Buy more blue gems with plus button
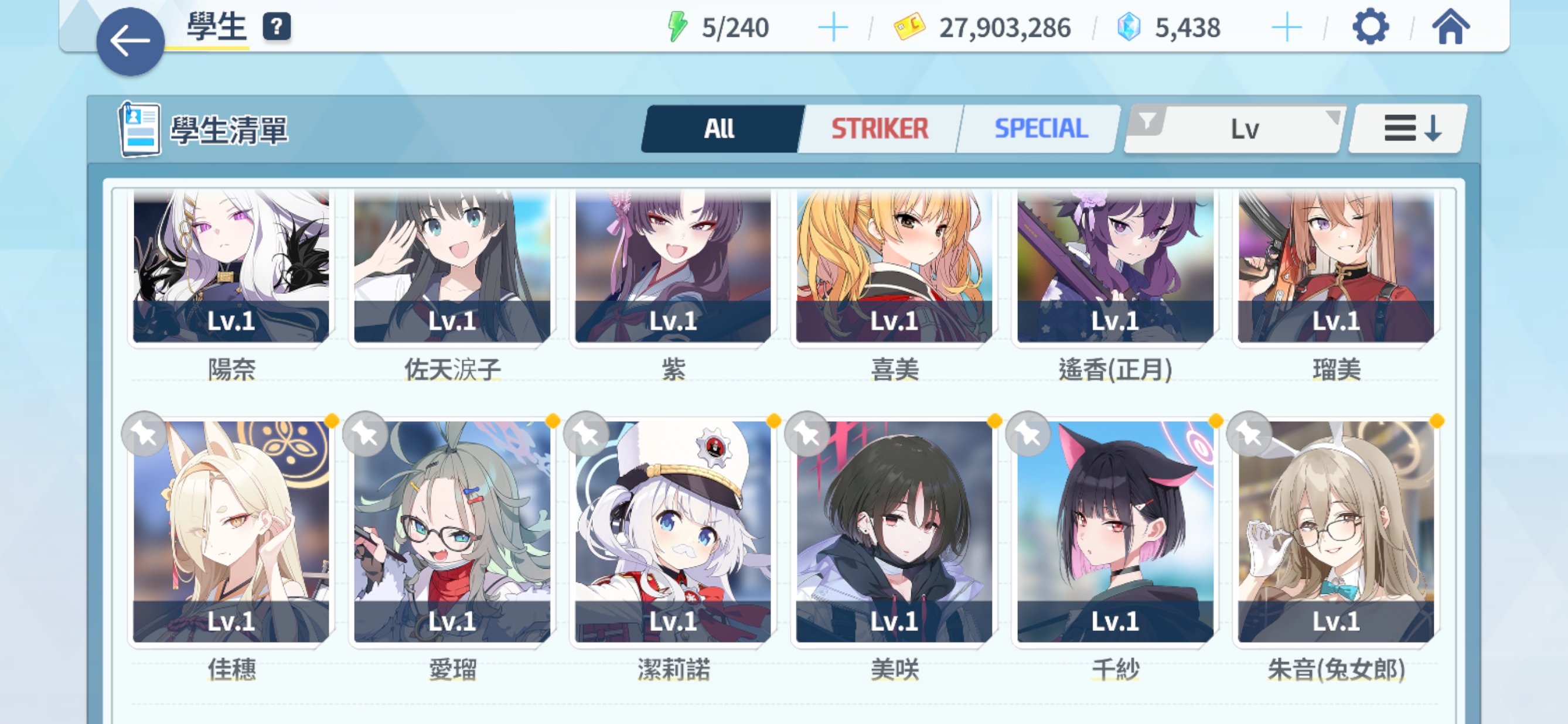1568x724 pixels. coord(1286,28)
